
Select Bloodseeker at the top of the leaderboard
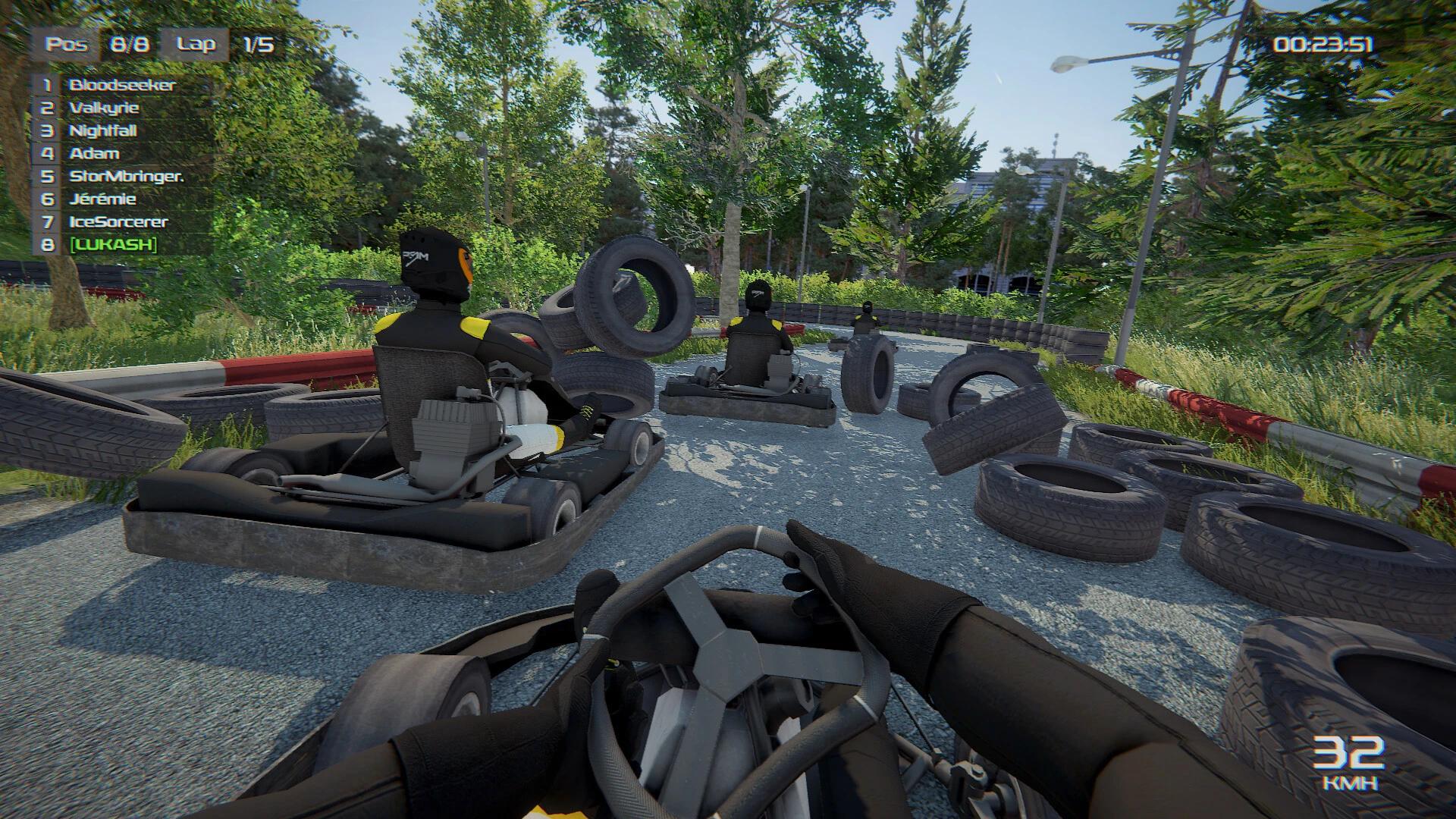121,86
